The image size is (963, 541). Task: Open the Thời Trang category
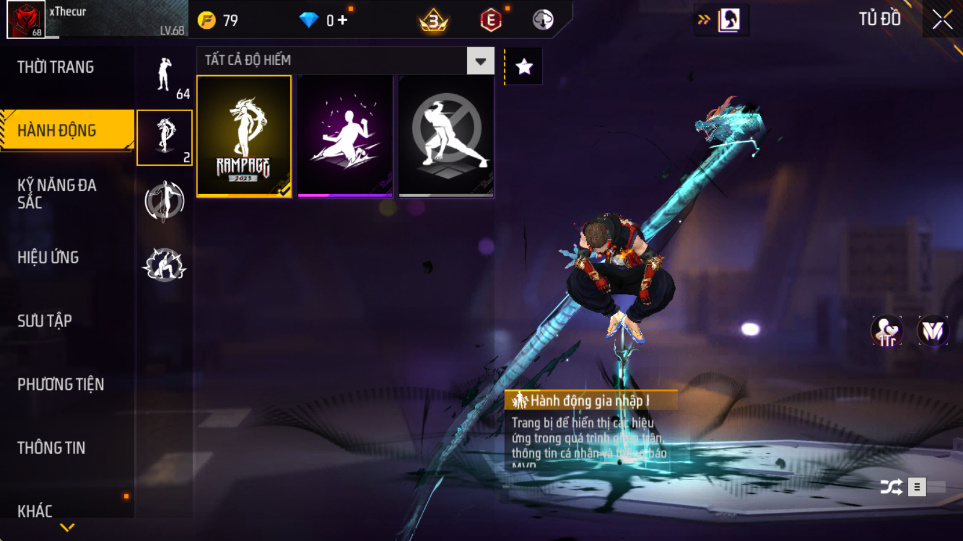tap(56, 67)
